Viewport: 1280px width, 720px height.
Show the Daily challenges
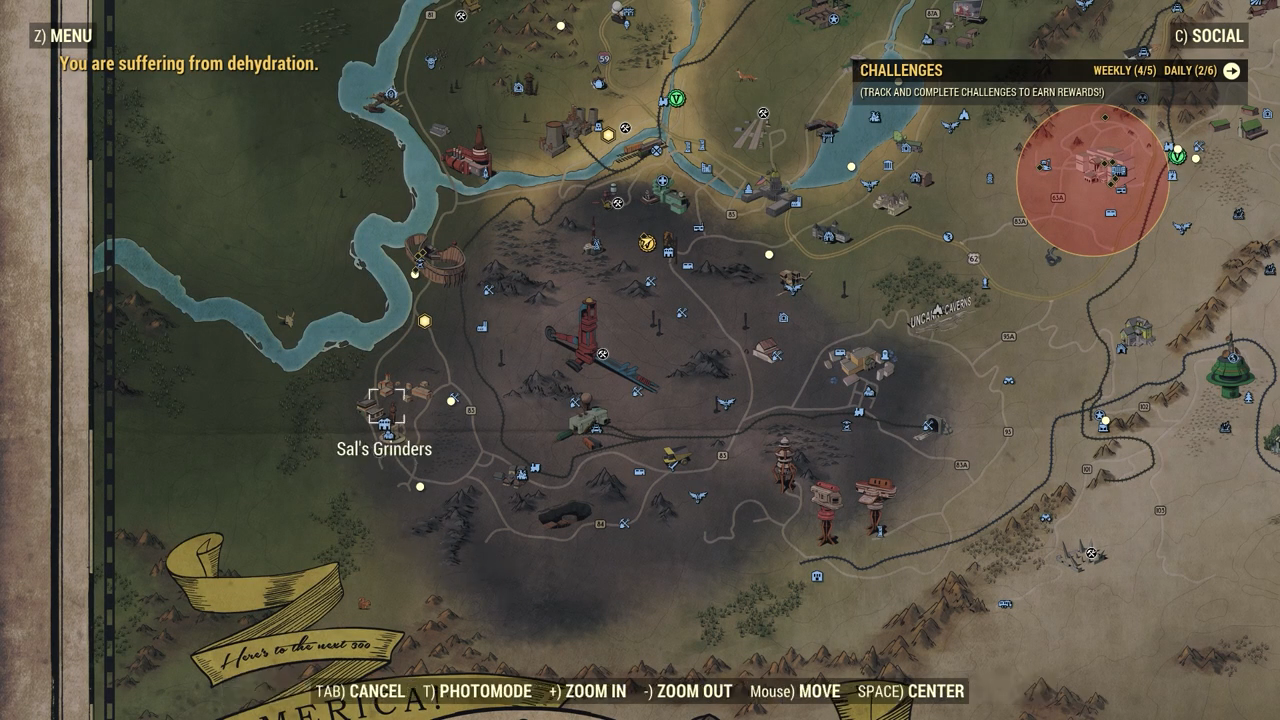1190,71
